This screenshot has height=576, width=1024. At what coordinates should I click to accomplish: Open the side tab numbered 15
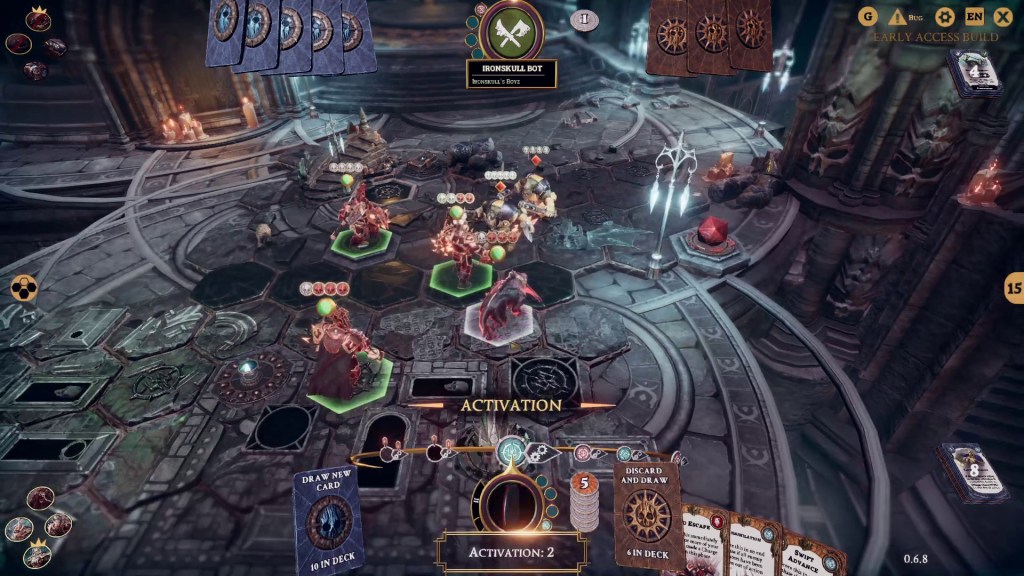(x=1013, y=289)
